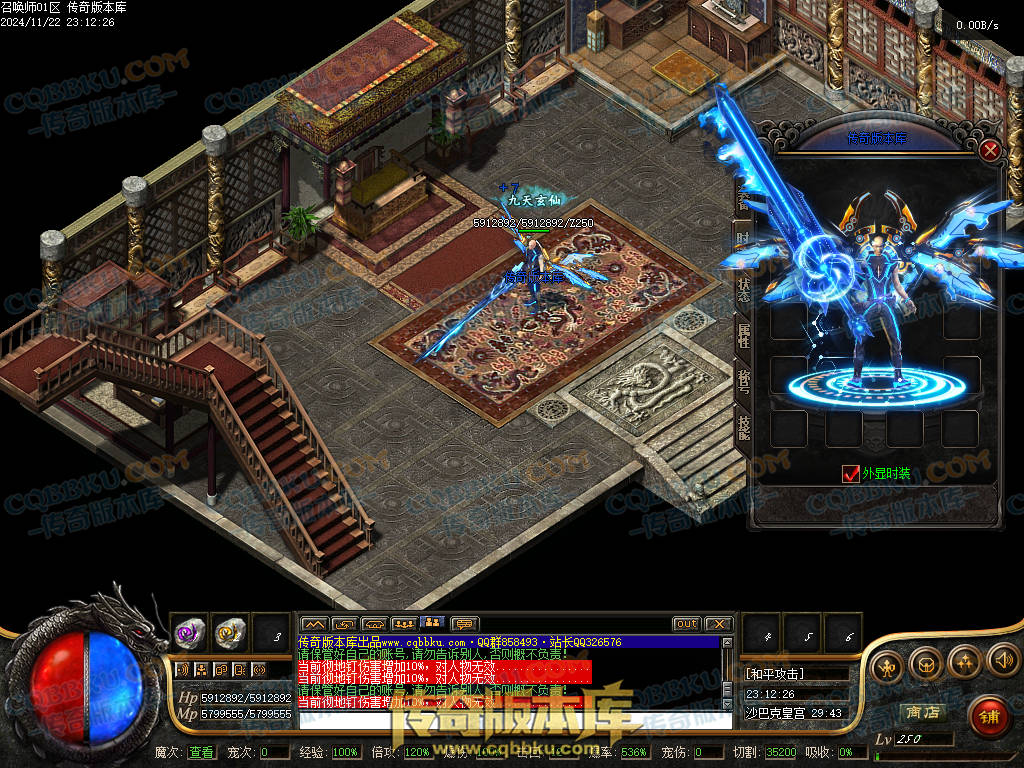Toggle the 外显时装 checkbox

[x=851, y=474]
